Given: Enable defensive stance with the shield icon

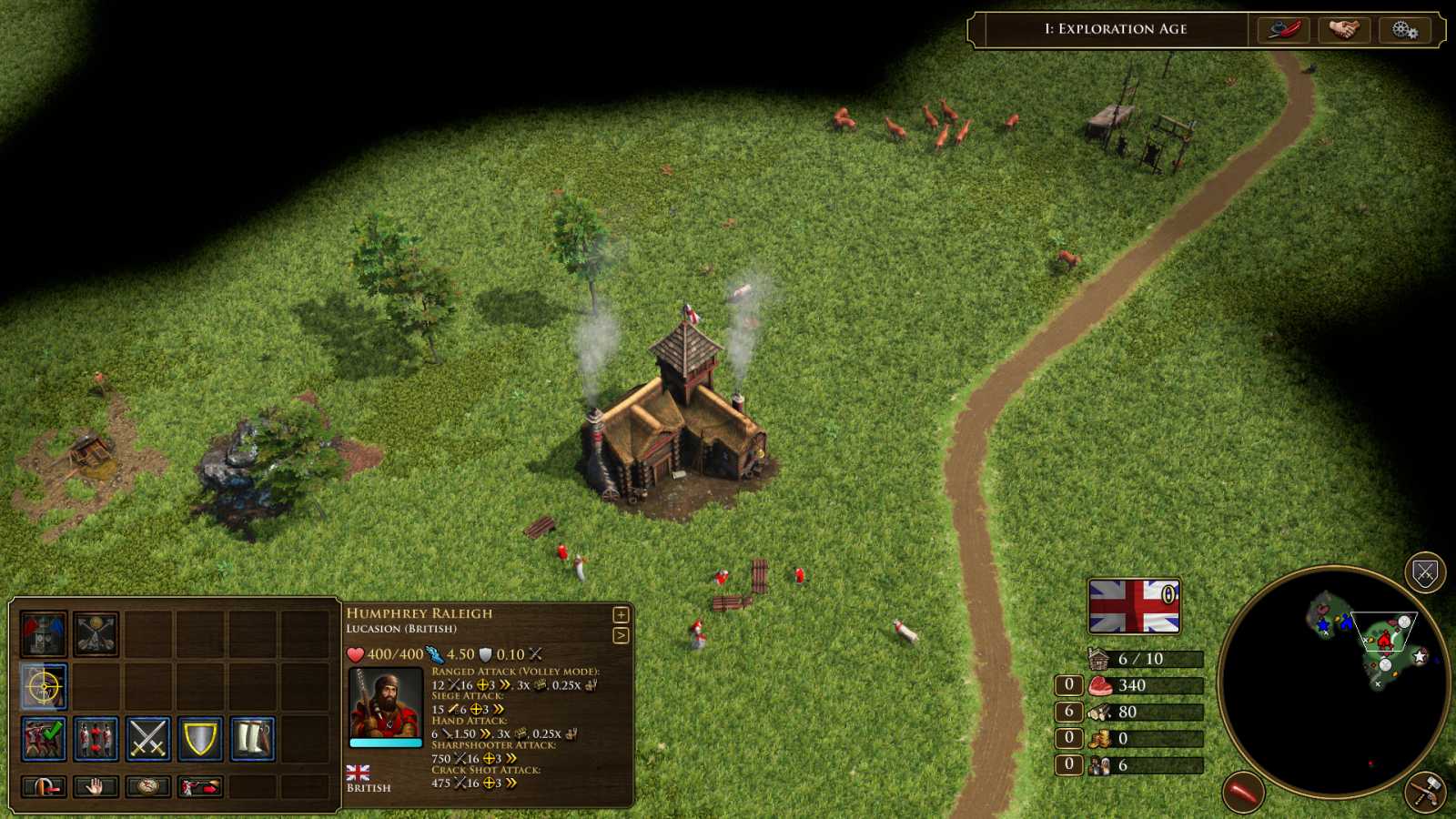Looking at the screenshot, I should (201, 737).
